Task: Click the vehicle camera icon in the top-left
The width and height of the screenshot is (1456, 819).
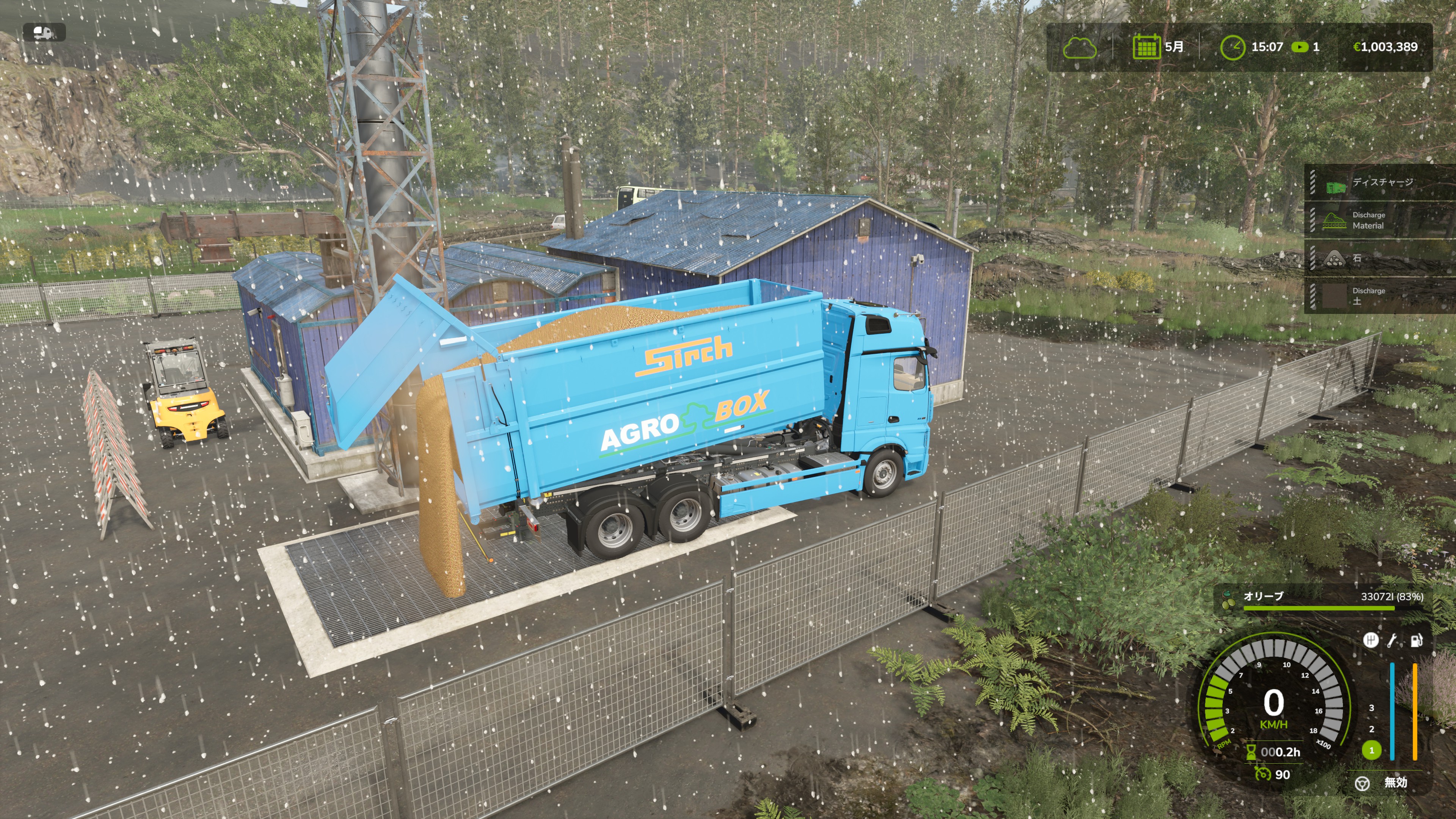Action: (x=44, y=32)
